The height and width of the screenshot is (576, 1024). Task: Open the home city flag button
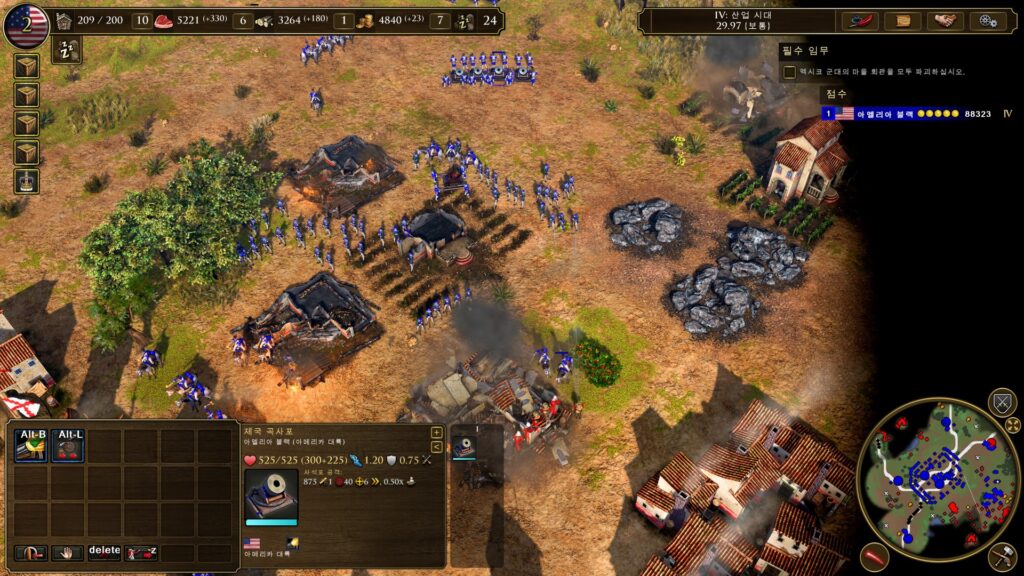coord(26,25)
